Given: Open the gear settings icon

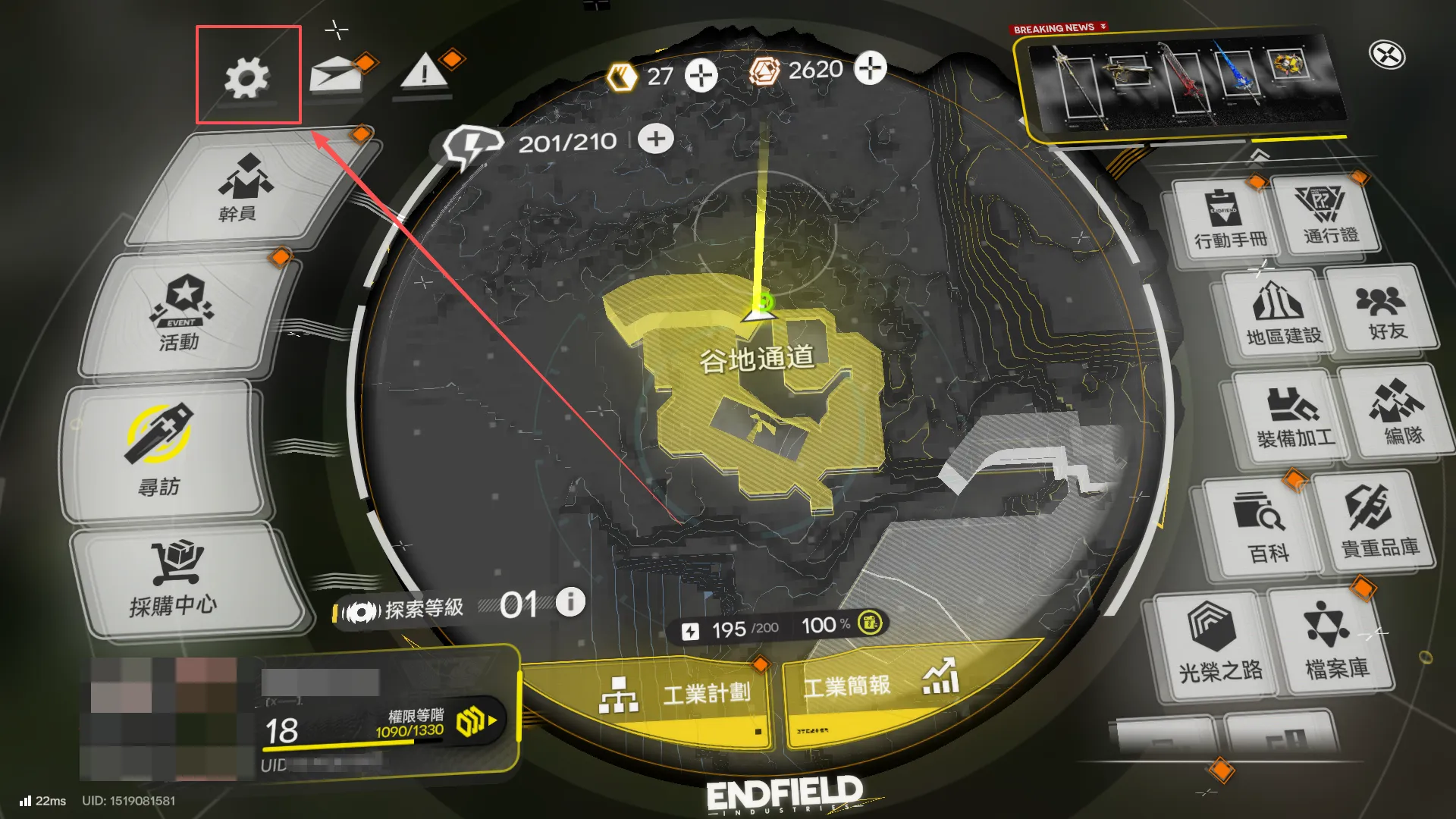Looking at the screenshot, I should tap(247, 77).
